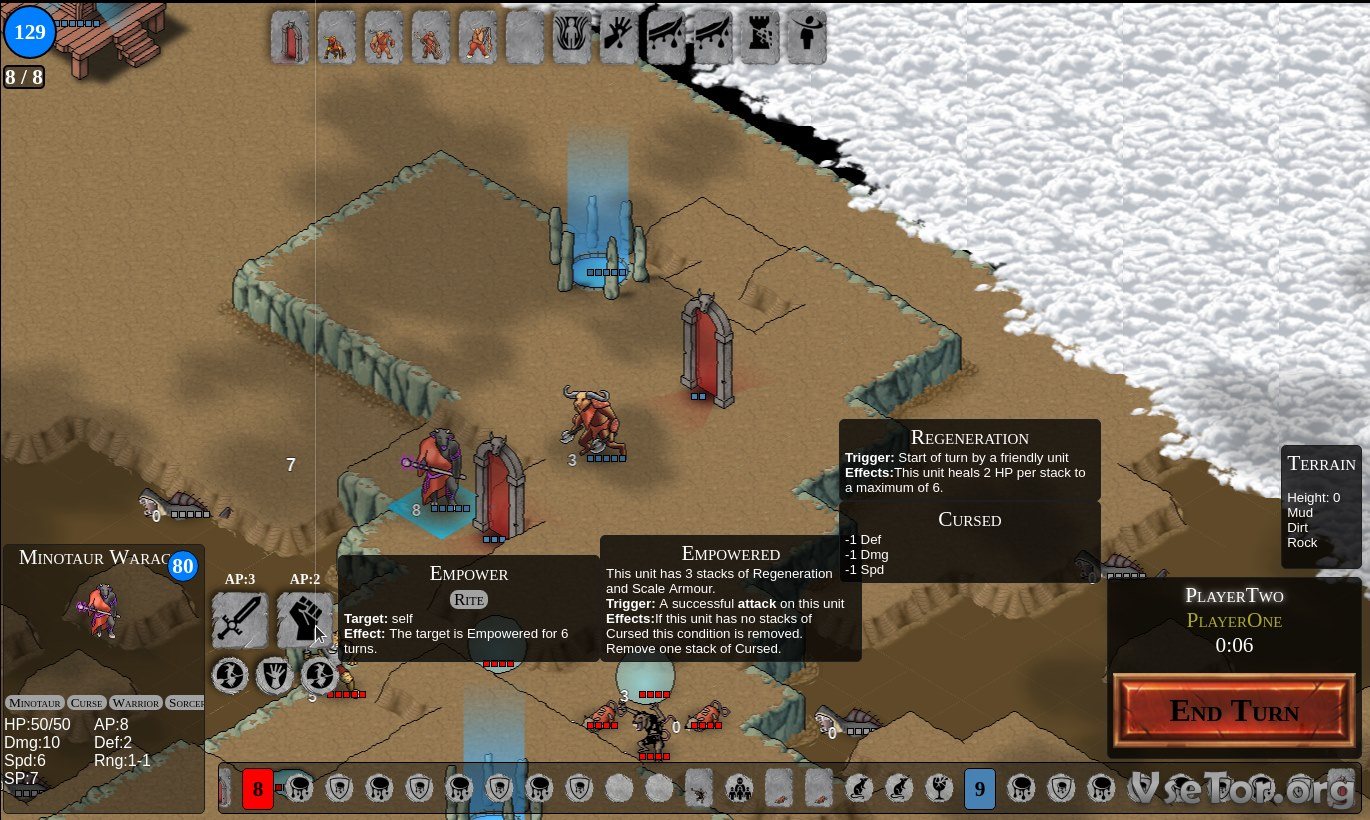Choose the crouching minotaur unit card
Screen dimensions: 1370x820
pyautogui.click(x=337, y=38)
